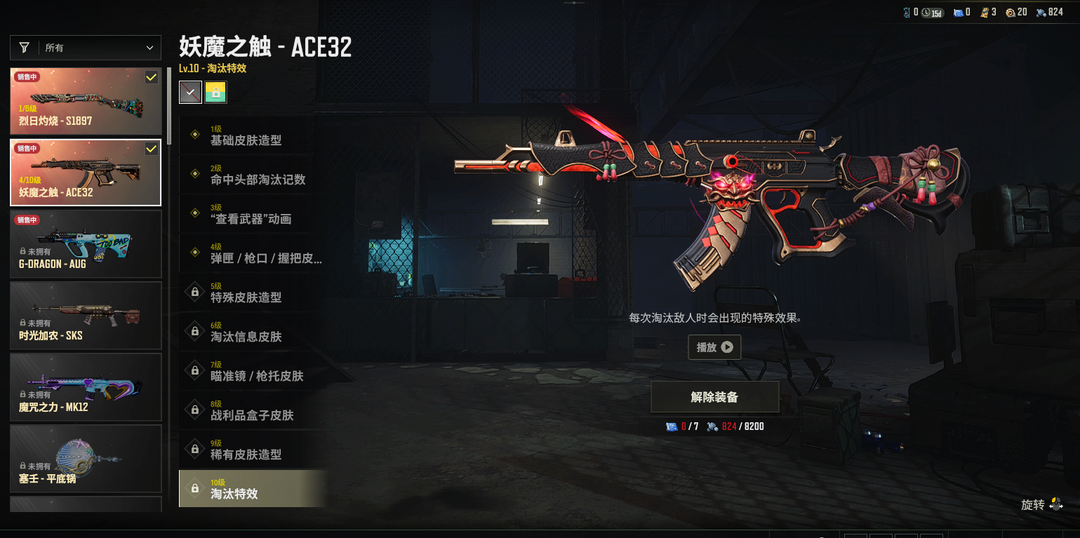Pick the 时光加农 - SKS skin

(x=86, y=315)
